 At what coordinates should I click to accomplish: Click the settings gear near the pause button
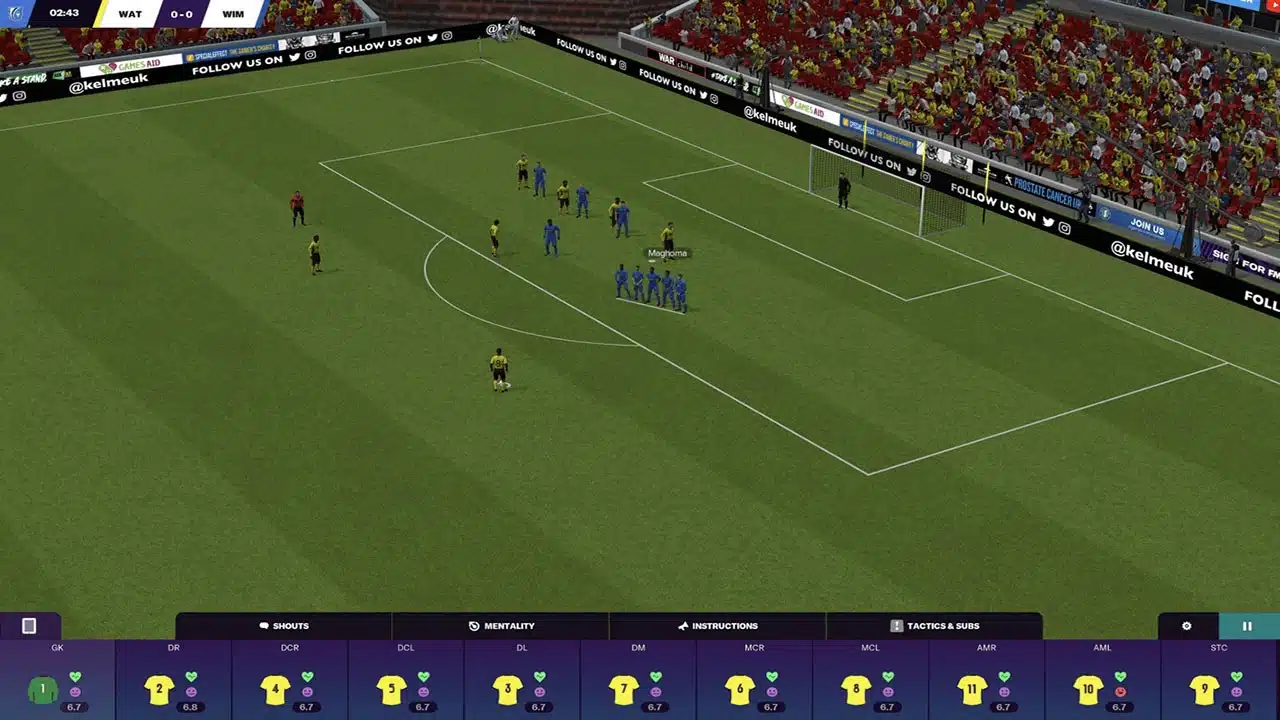(x=1186, y=626)
